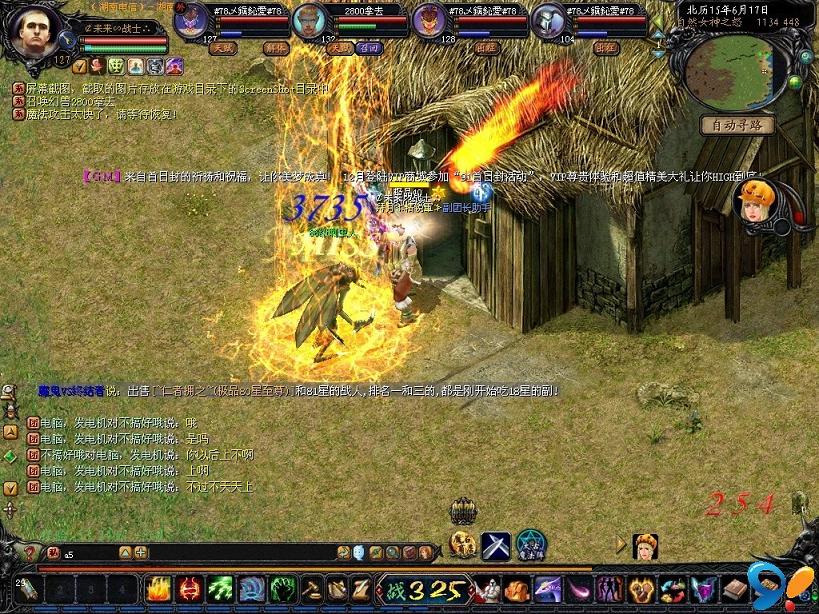Activate the red demon face skill
819x614 pixels.
pyautogui.click(x=190, y=588)
